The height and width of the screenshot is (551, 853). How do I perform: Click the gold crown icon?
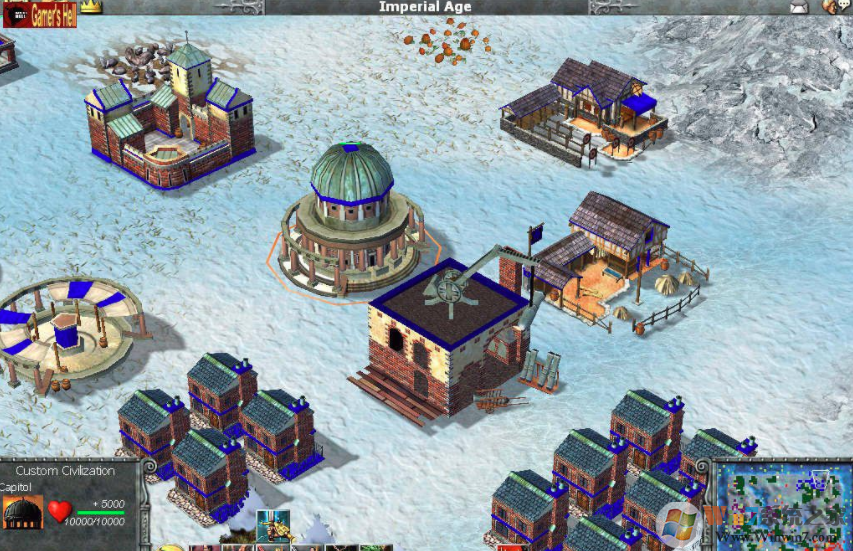pos(92,7)
